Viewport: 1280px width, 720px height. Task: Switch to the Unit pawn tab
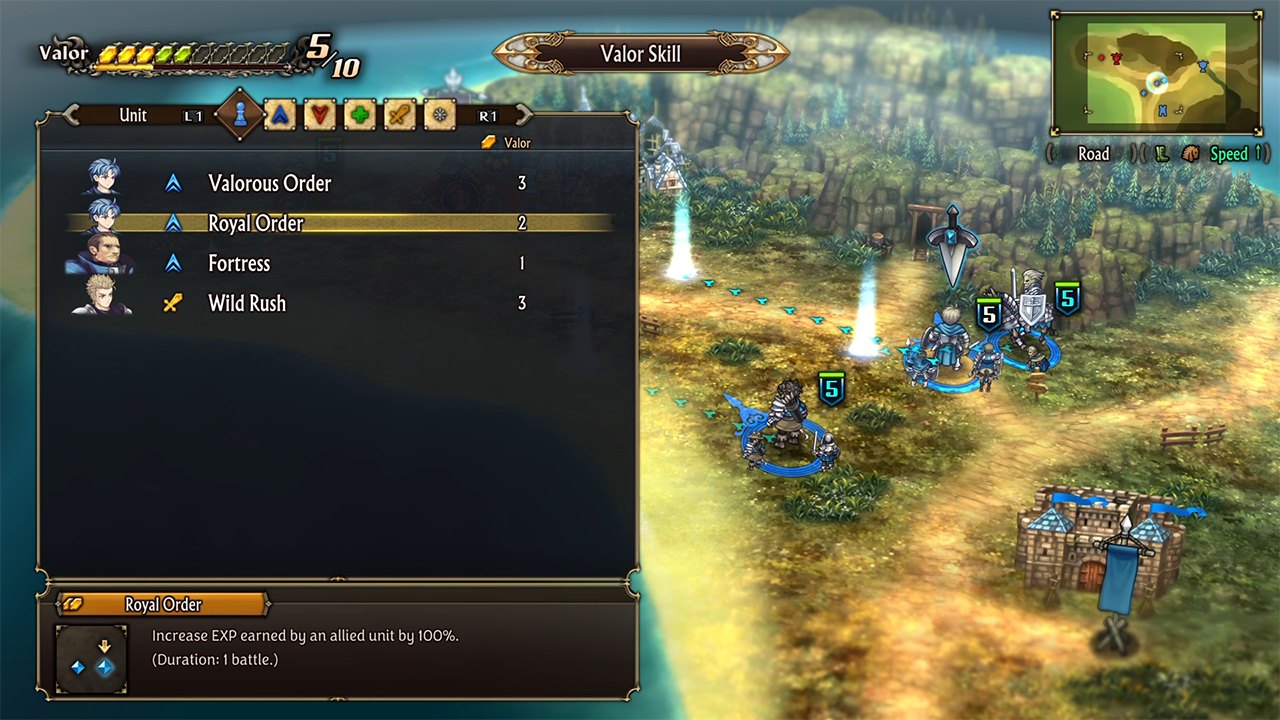[240, 115]
